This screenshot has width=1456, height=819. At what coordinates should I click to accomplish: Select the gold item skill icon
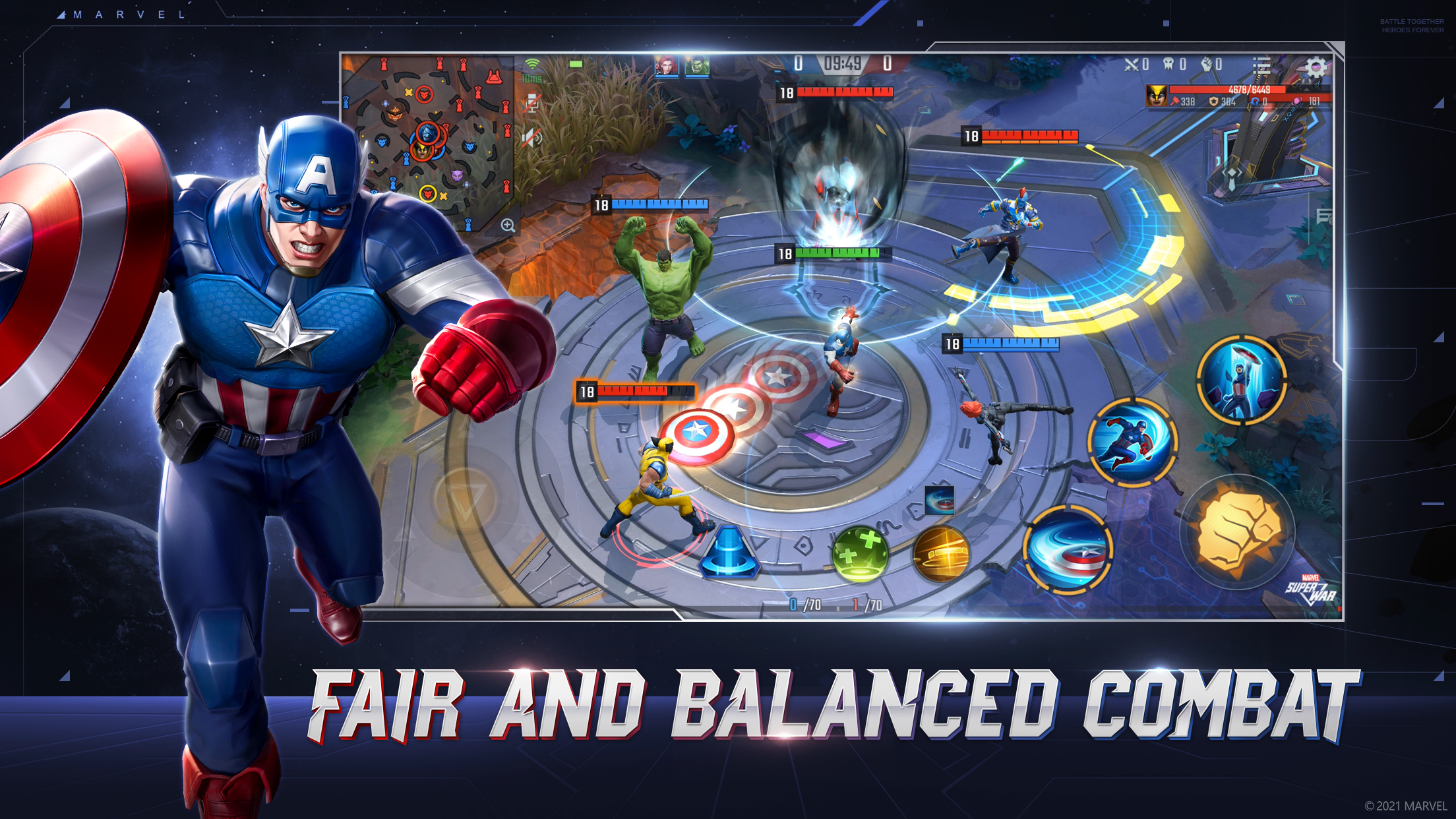942,556
